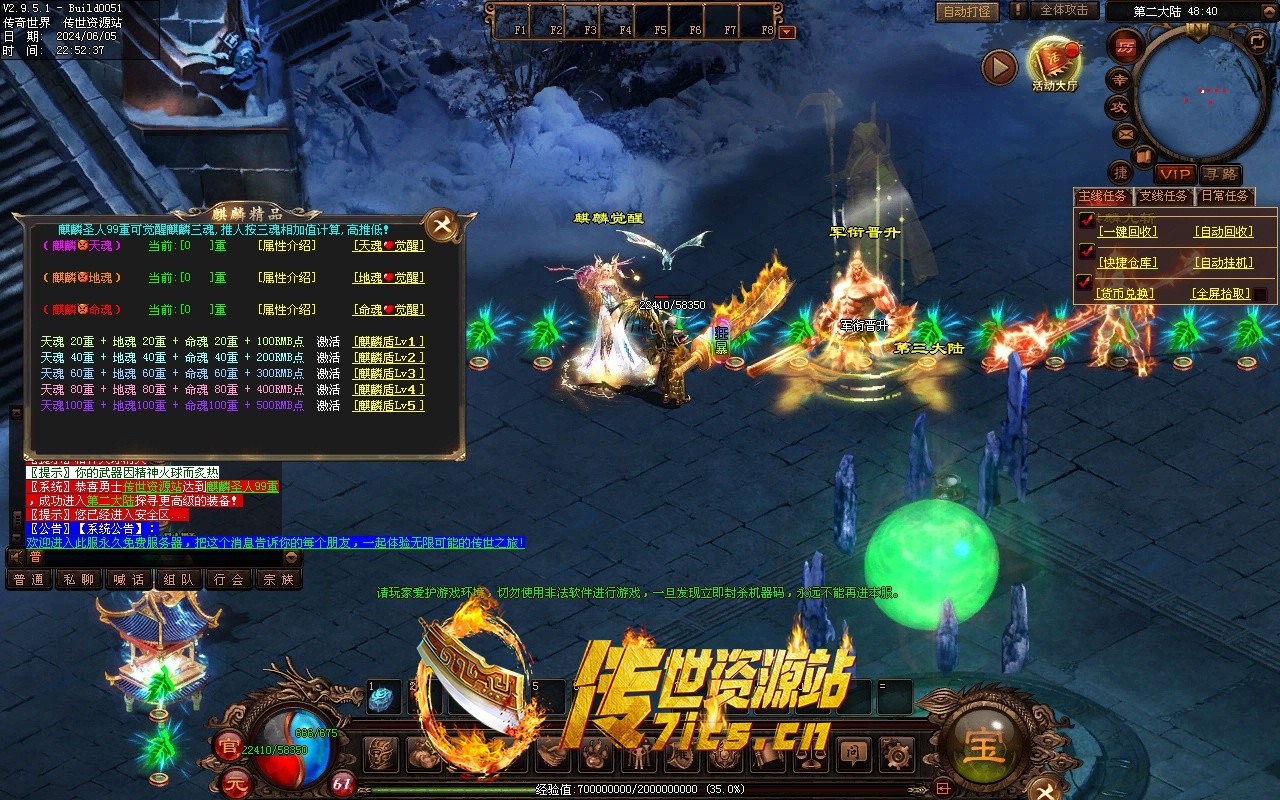The image size is (1280, 800).
Task: Activate the 寻路 pathfinding button
Action: point(1220,174)
